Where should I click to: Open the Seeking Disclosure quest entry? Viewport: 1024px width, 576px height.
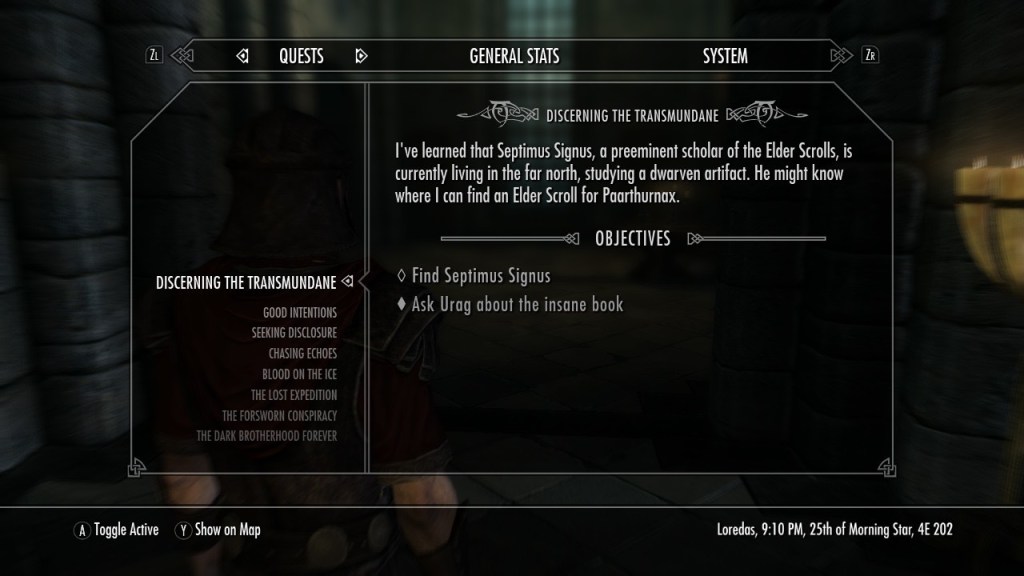pos(294,333)
